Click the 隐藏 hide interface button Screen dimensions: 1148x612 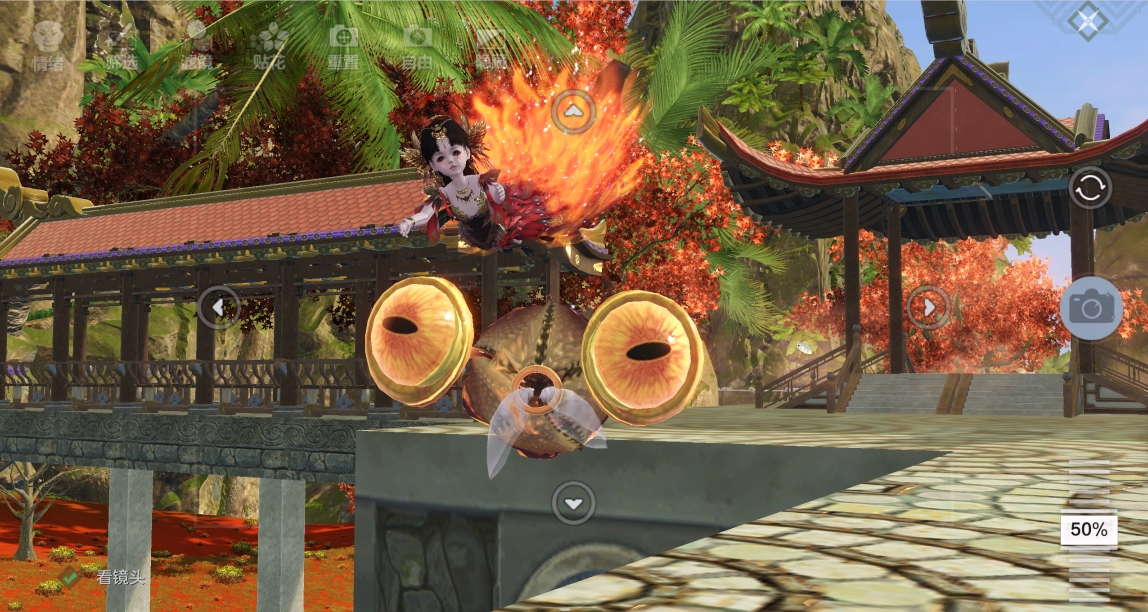pos(491,47)
